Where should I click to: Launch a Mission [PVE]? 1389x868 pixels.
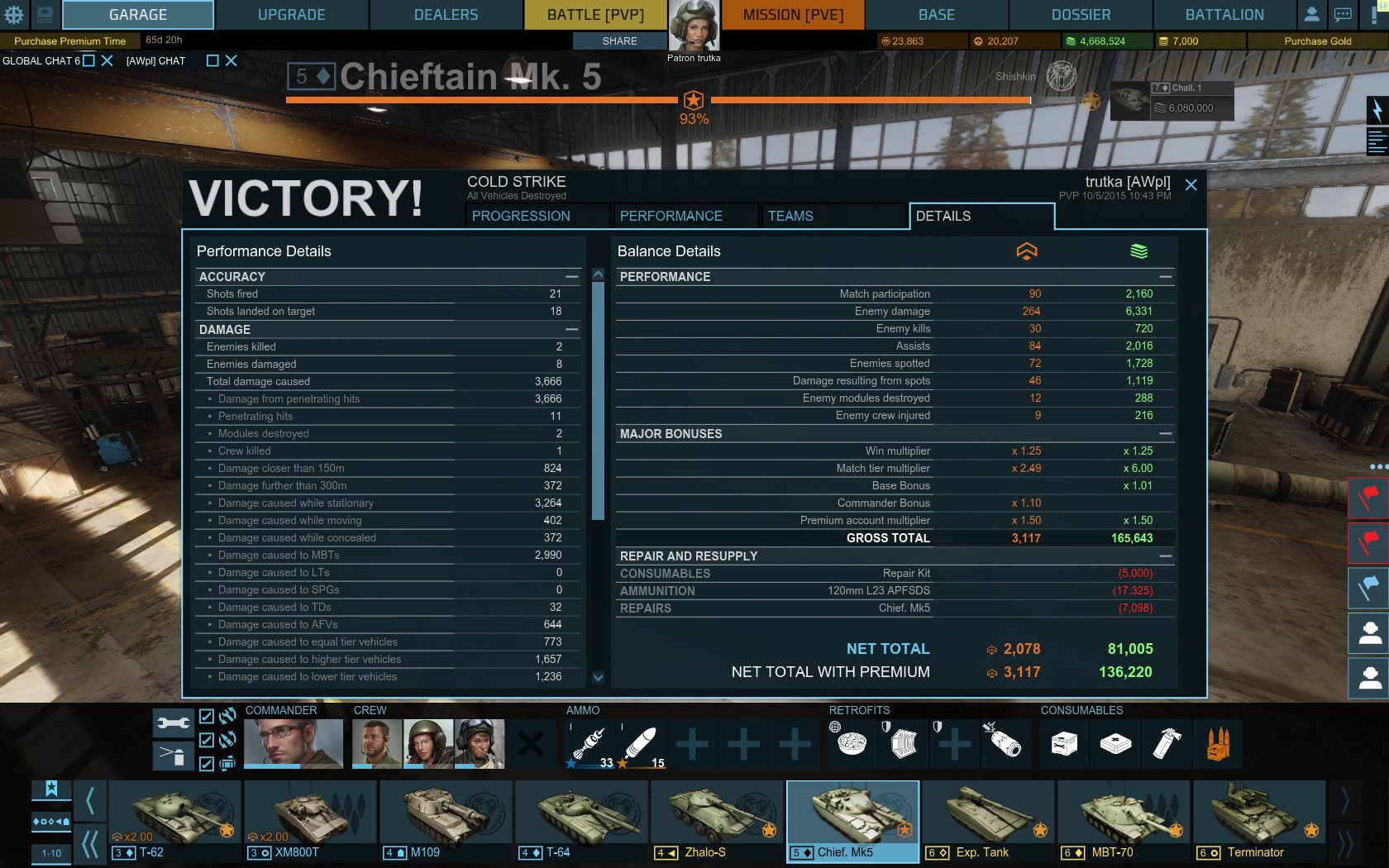[793, 15]
